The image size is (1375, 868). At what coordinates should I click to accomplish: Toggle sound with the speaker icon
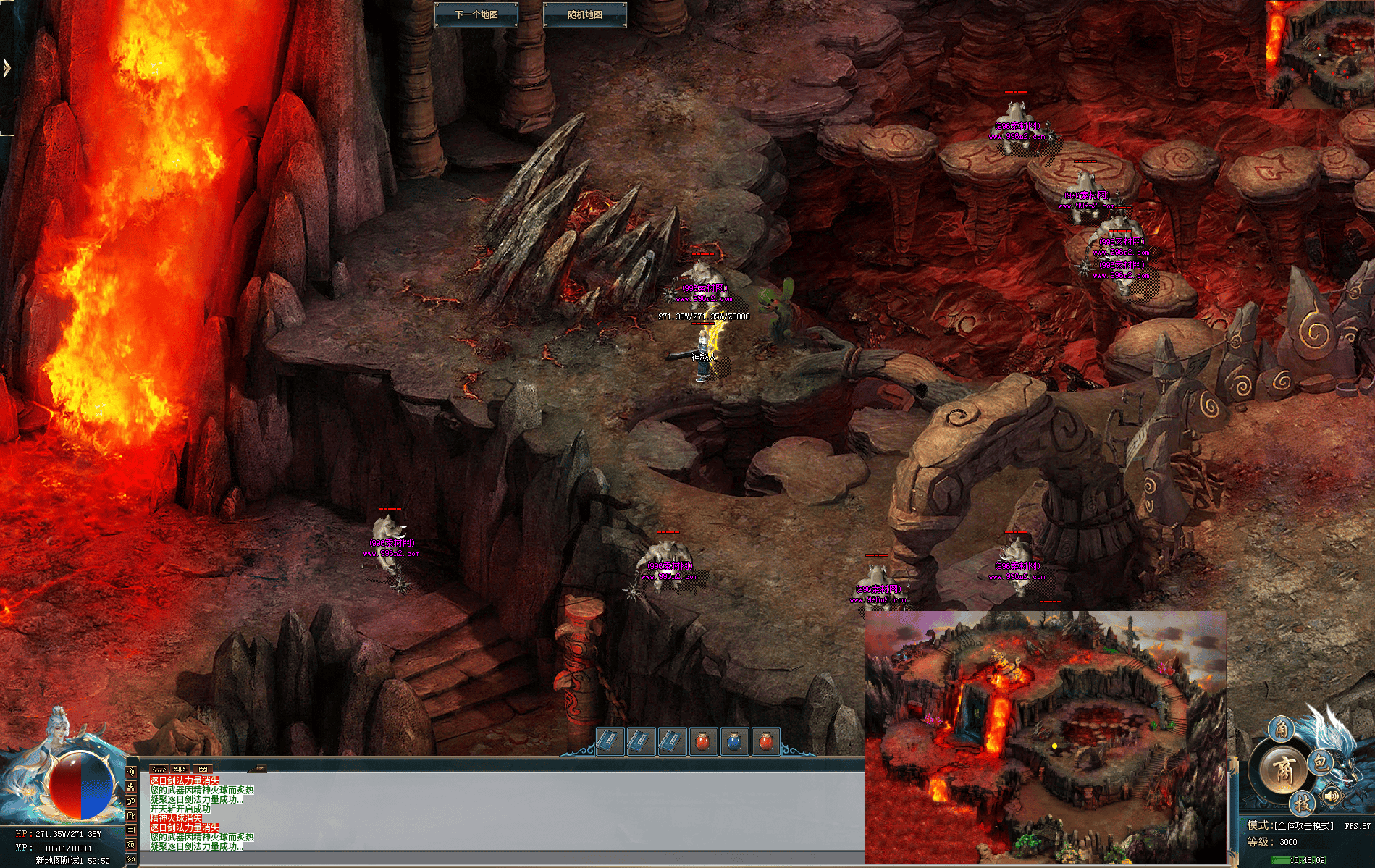(x=1331, y=796)
